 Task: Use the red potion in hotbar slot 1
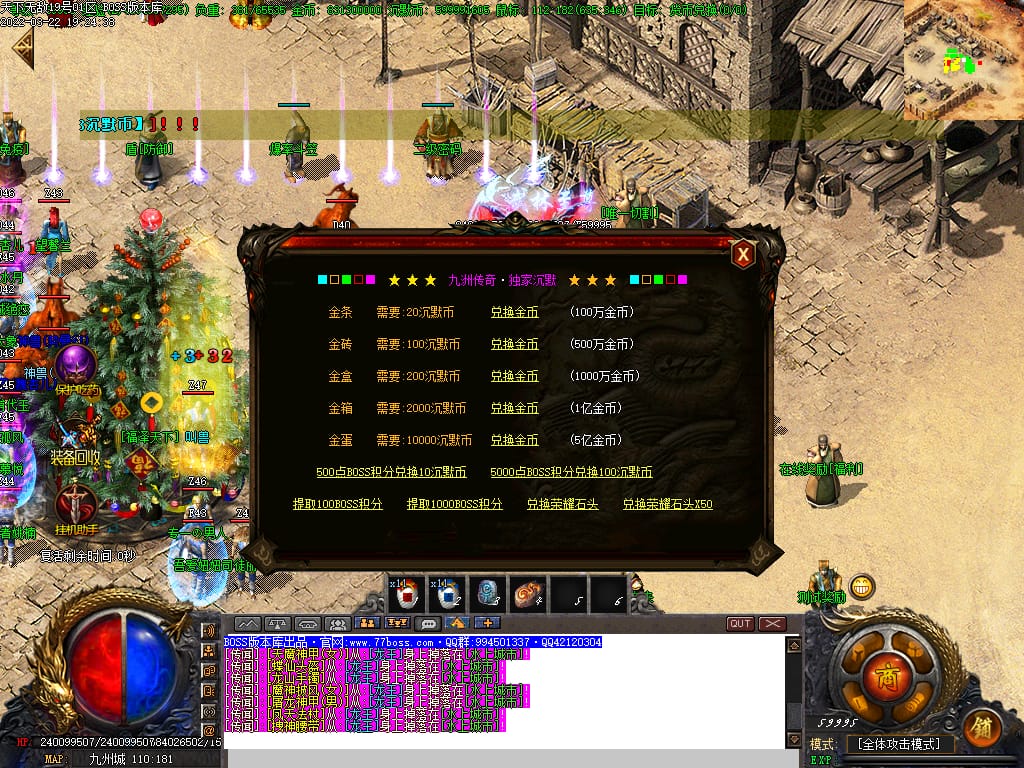pos(406,594)
